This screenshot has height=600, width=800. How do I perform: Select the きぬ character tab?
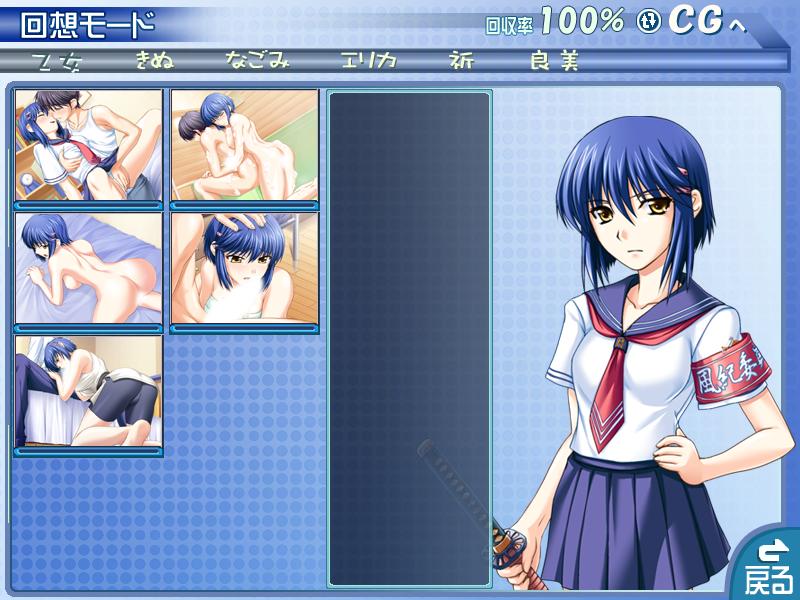pos(156,61)
